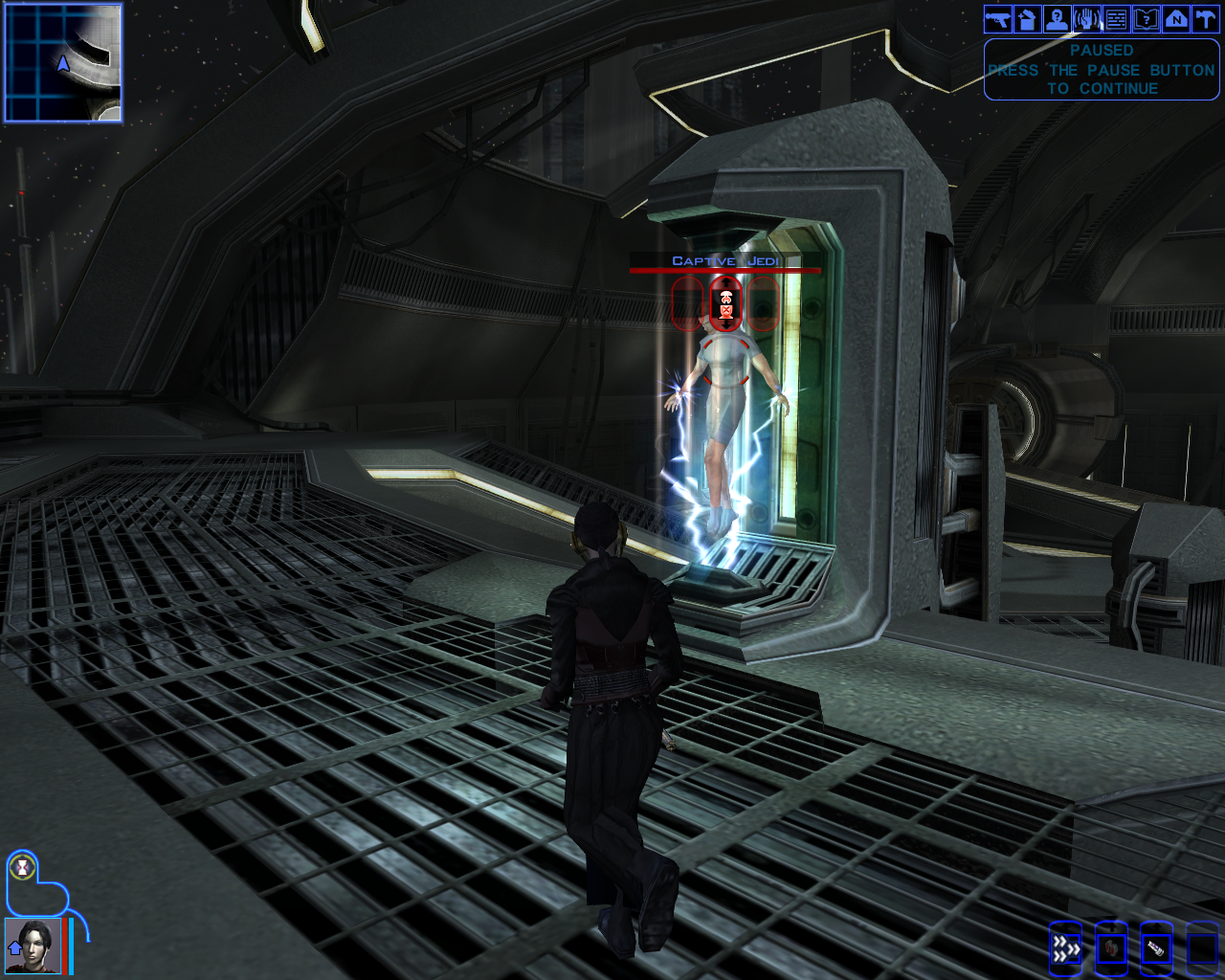
Task: Open the Messages log
Action: (x=1116, y=18)
